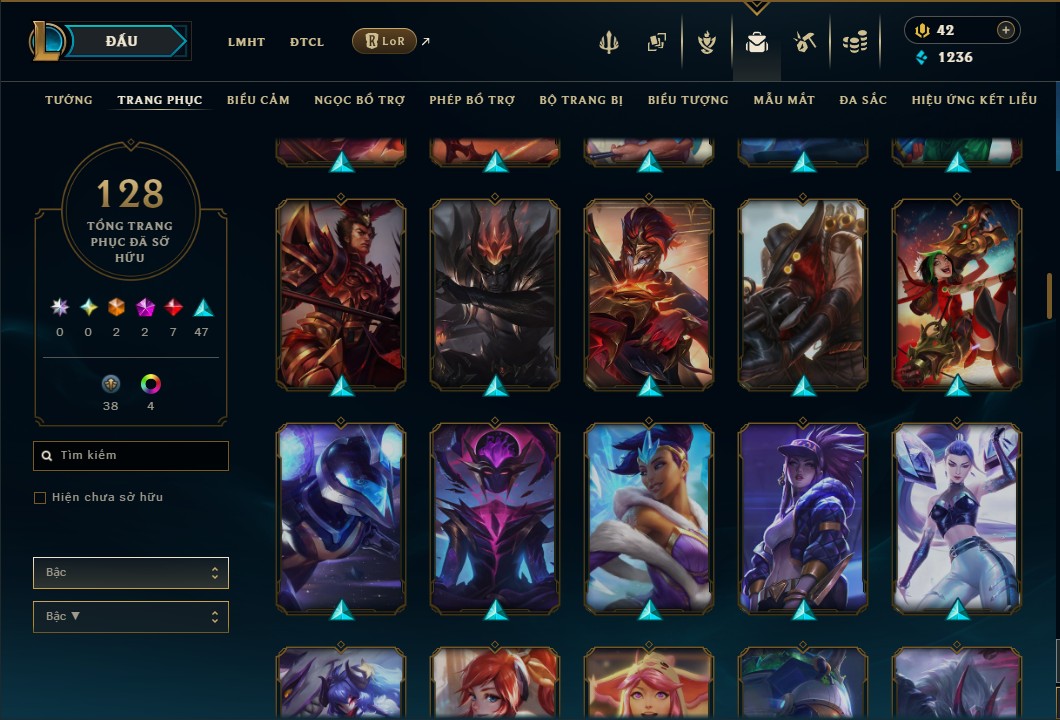Open the store coins icon

[x=854, y=42]
